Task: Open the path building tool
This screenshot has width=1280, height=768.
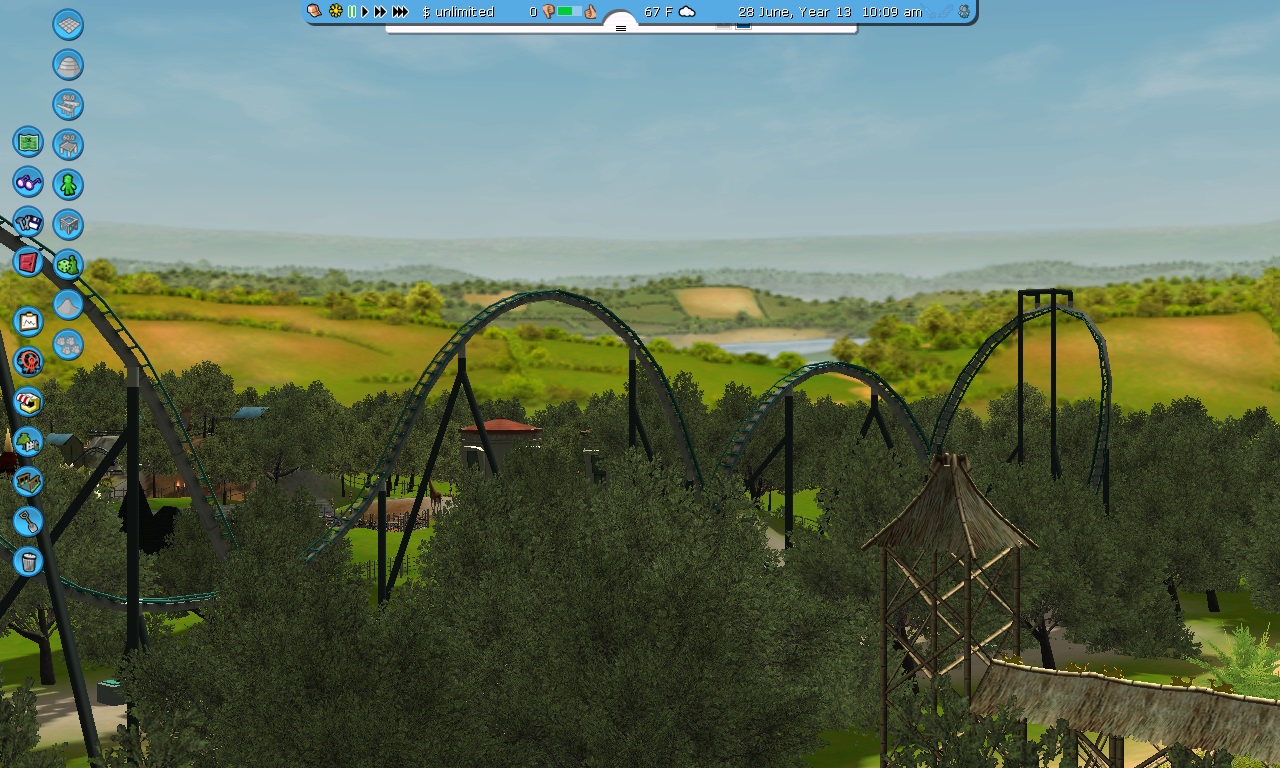Action: pyautogui.click(x=28, y=481)
